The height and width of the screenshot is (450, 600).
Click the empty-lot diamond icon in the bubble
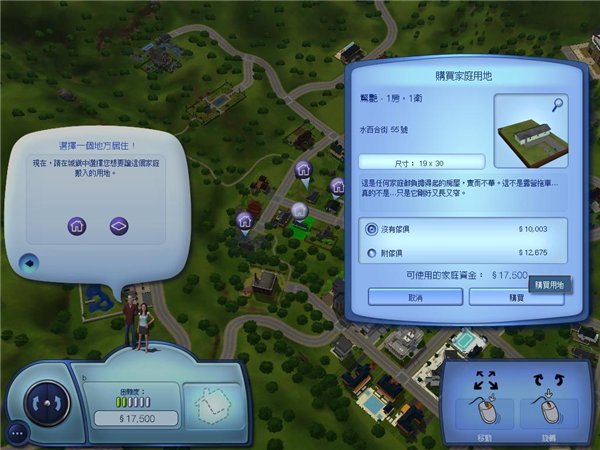click(119, 225)
